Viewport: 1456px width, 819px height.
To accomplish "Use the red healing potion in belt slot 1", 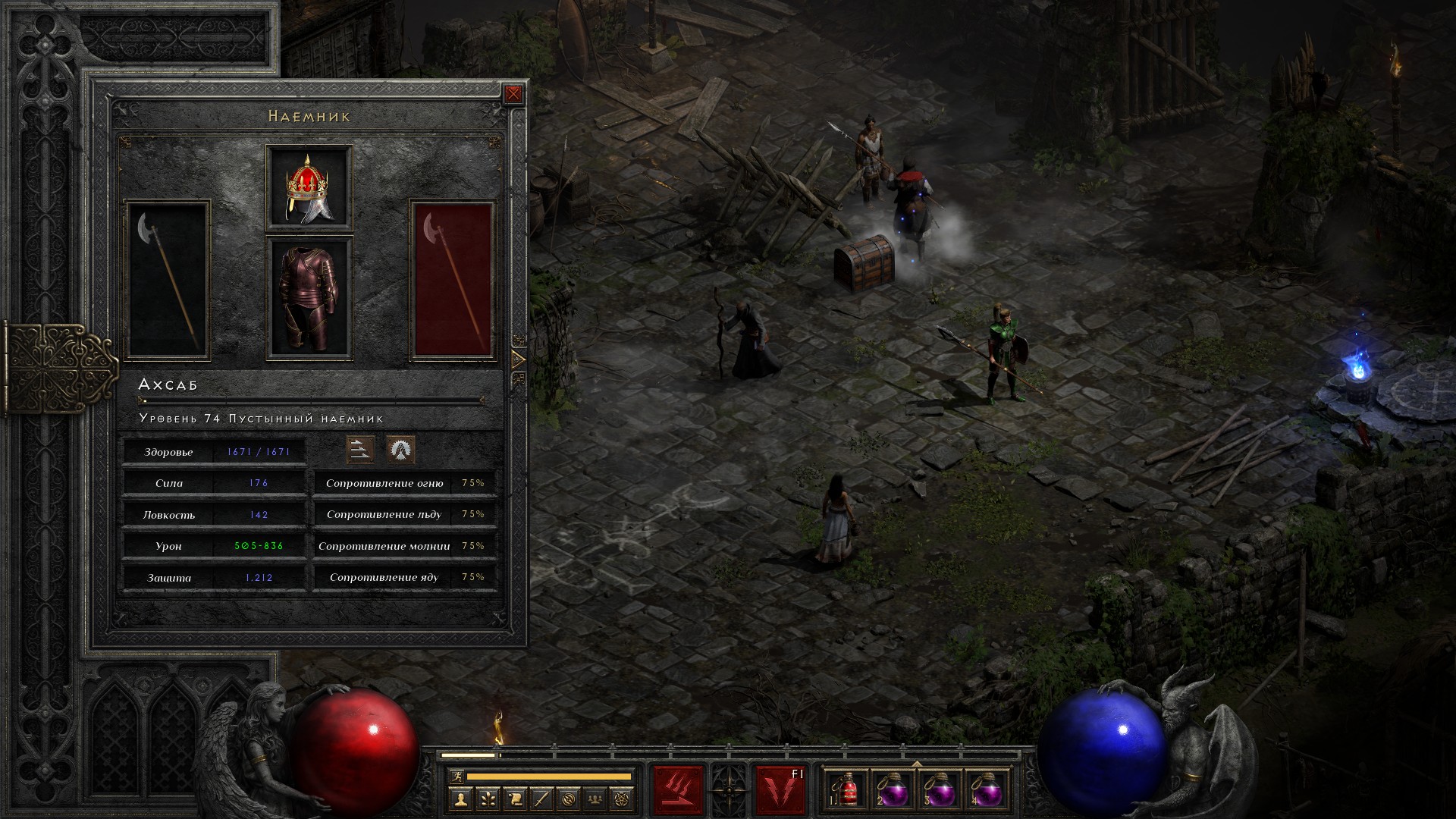I will click(848, 792).
